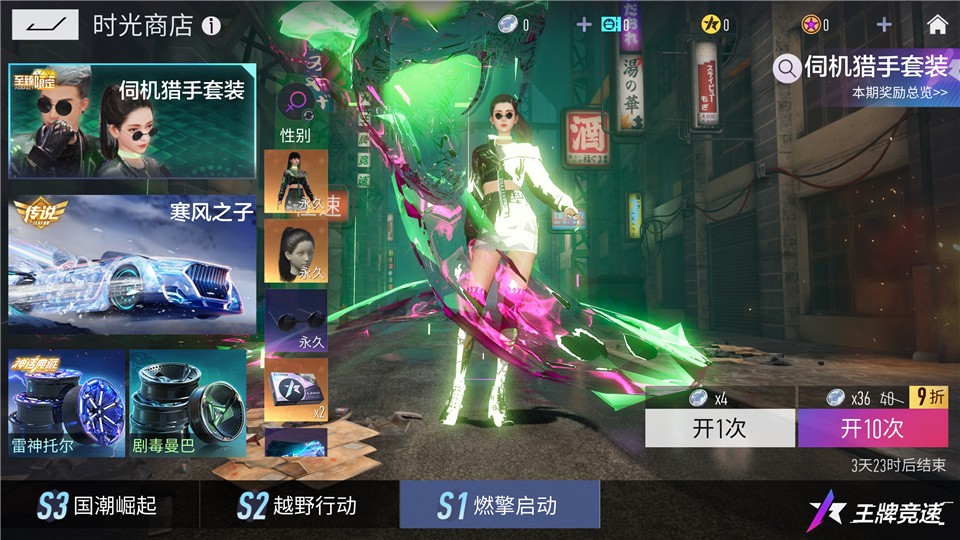Click the 开10次 ten-draw button

872,429
